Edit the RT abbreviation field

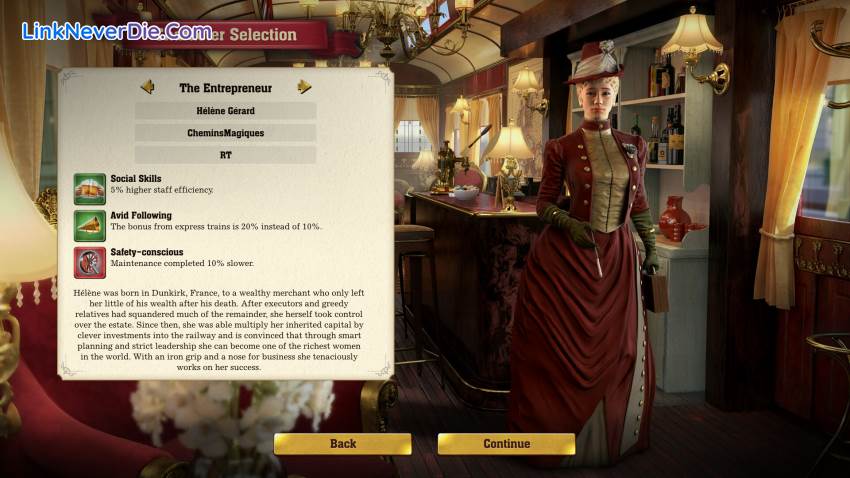[x=225, y=155]
